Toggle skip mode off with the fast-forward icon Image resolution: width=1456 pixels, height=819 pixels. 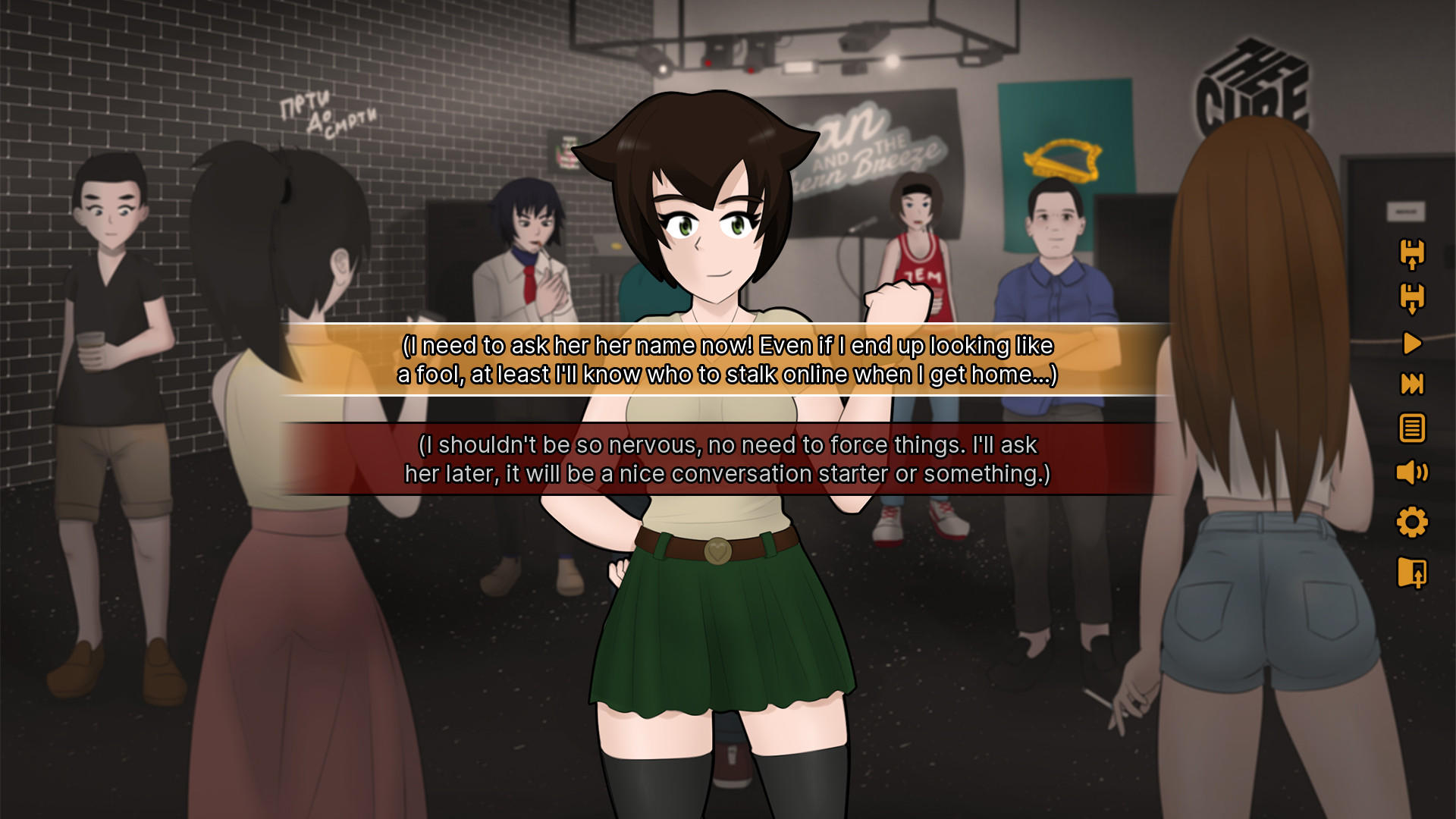pos(1411,384)
